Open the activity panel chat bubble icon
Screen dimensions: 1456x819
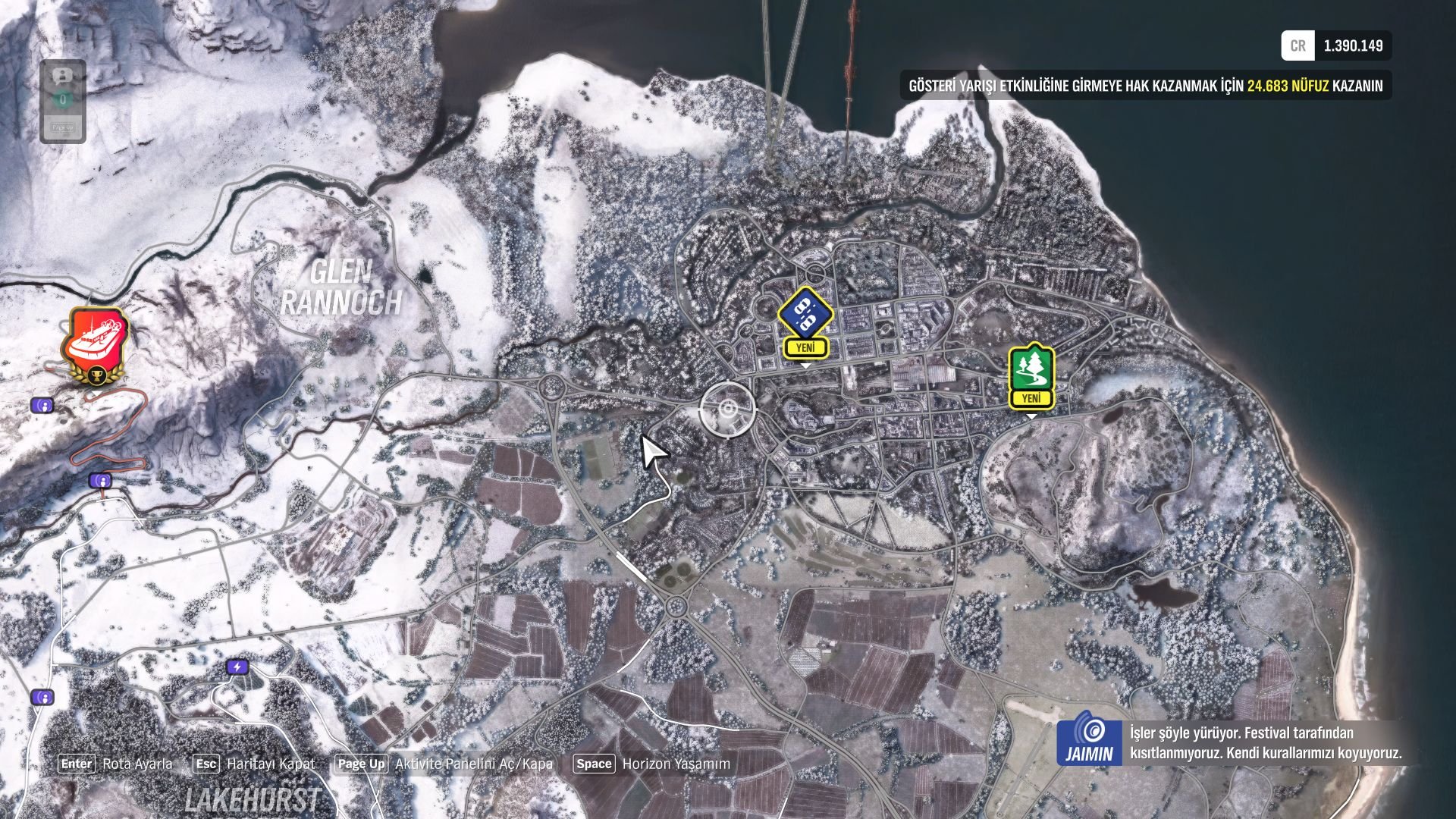coord(63,77)
